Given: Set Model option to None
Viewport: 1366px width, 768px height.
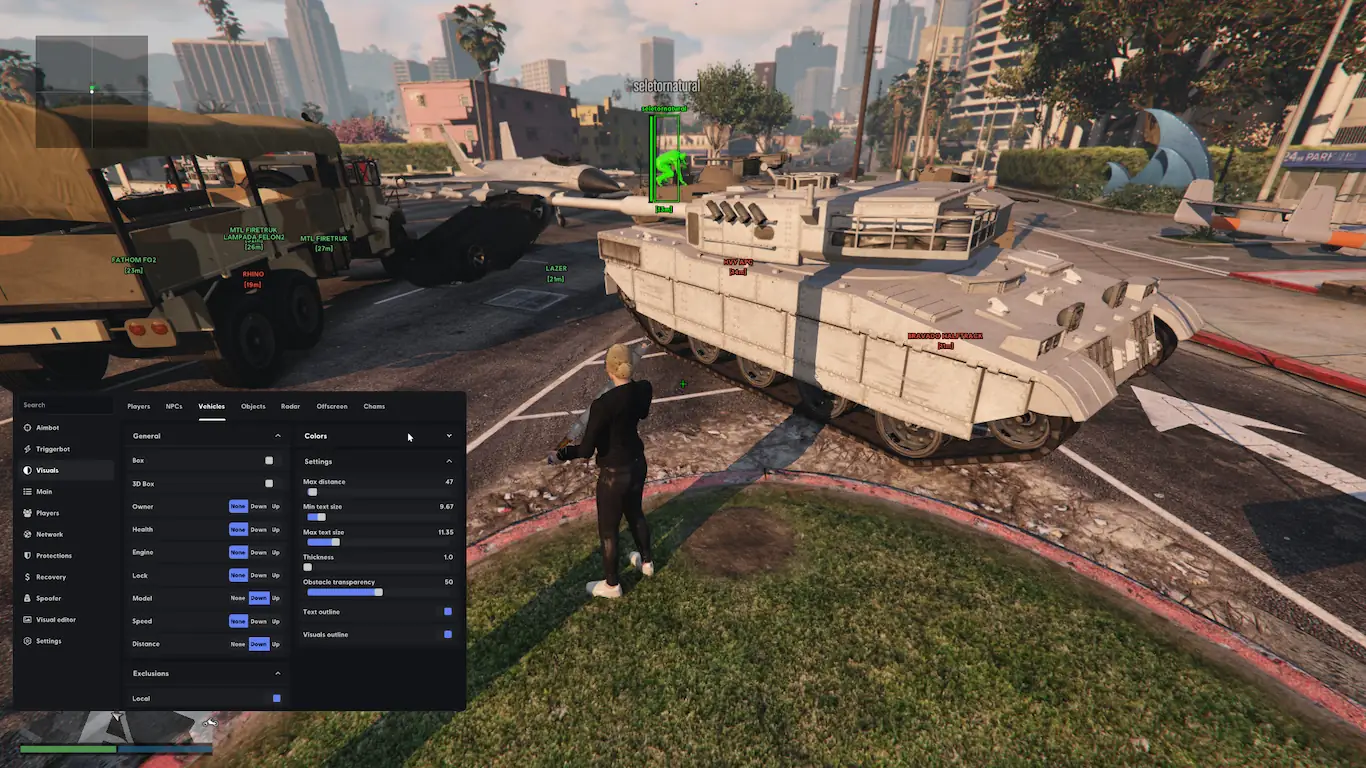Looking at the screenshot, I should [238, 598].
